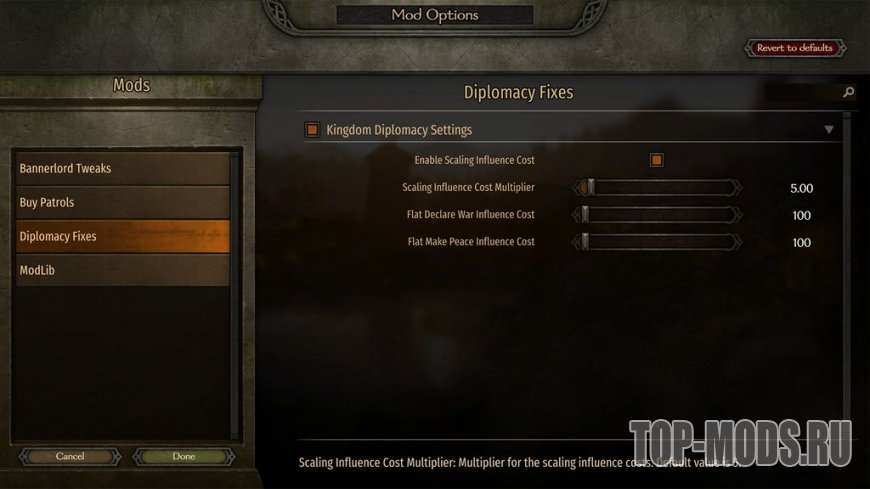Viewport: 870px width, 489px height.
Task: Set the Flat Make Peace Influence Cost slider
Action: (657, 241)
